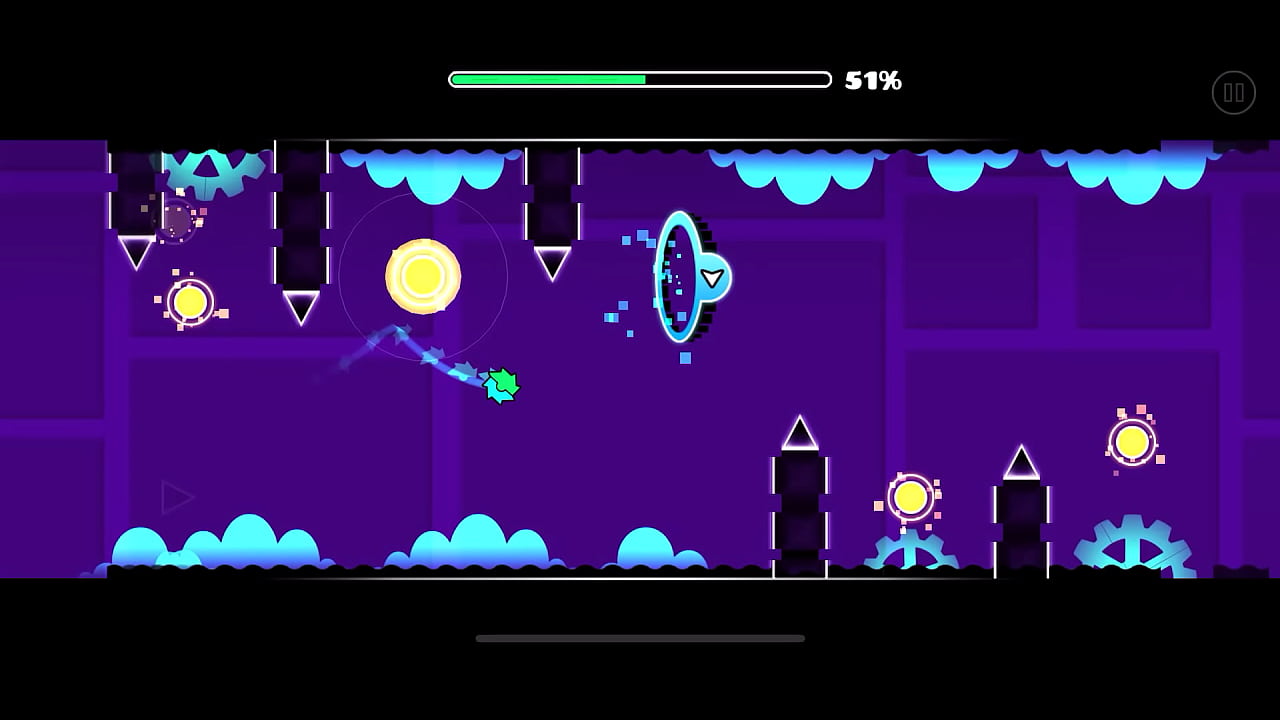The width and height of the screenshot is (1280, 720).
Task: Tap the green spiked player icon
Action: click(x=500, y=385)
